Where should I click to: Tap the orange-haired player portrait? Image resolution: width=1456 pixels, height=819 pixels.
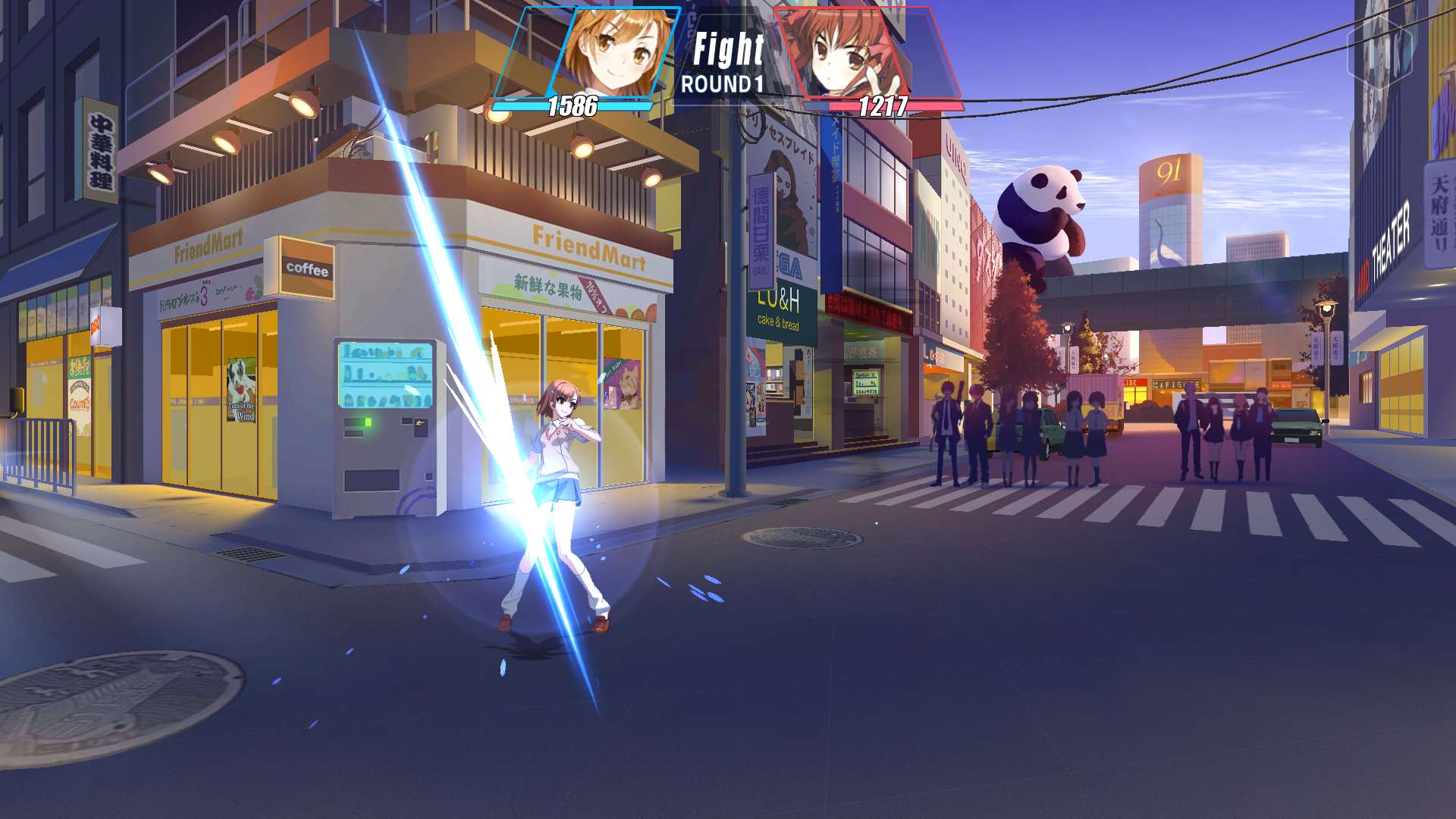(613, 52)
